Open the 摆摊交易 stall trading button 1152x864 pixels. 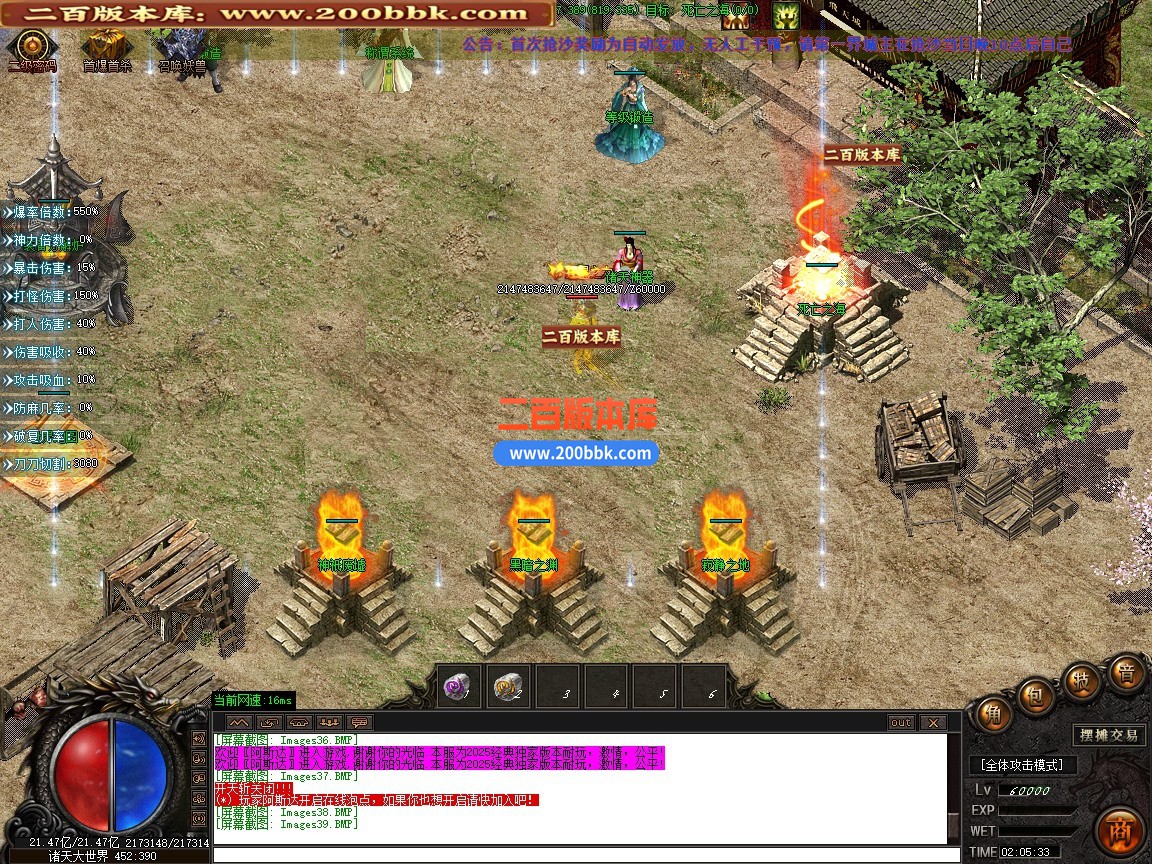[1109, 735]
